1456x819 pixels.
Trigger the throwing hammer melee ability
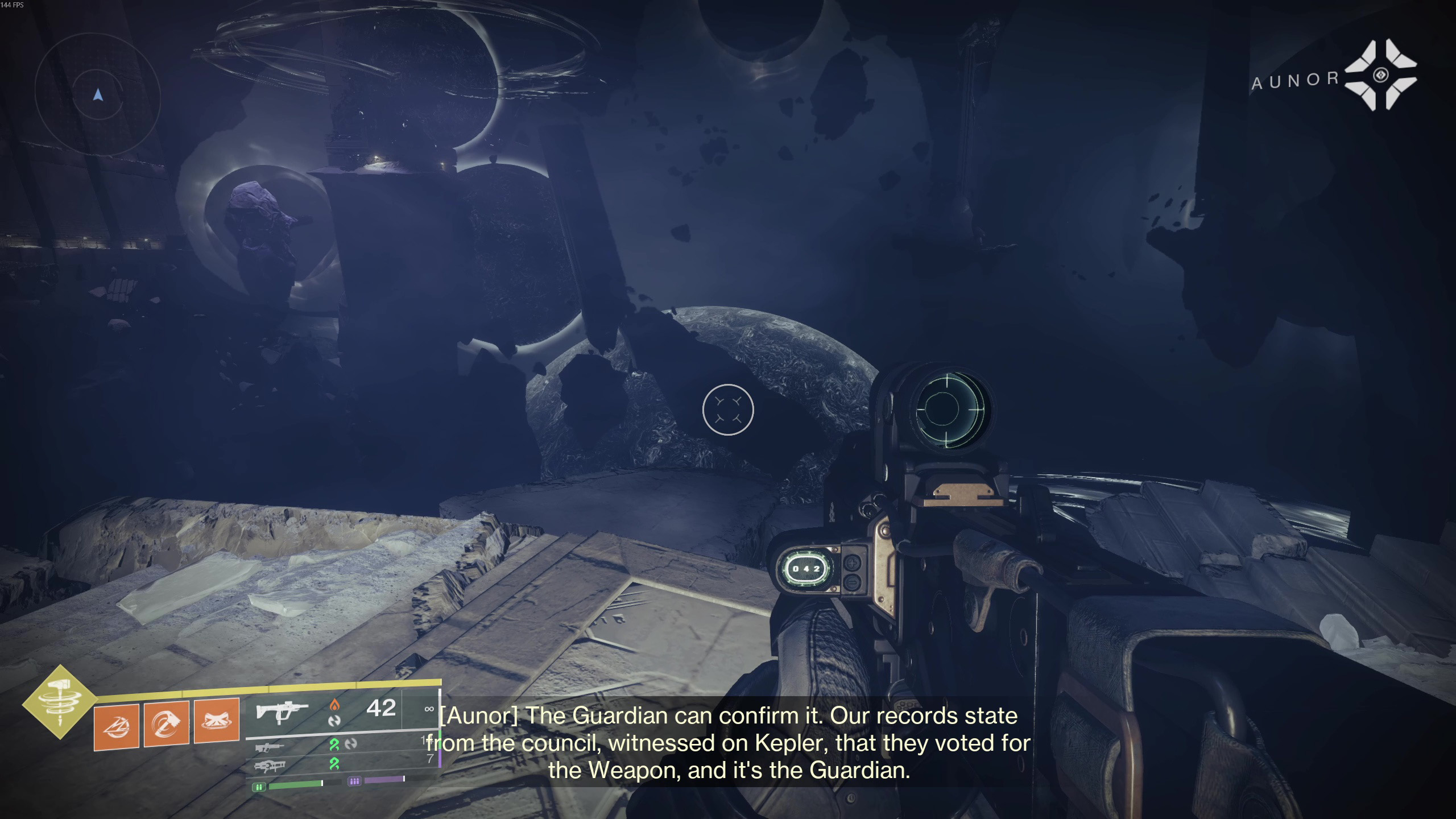click(167, 723)
